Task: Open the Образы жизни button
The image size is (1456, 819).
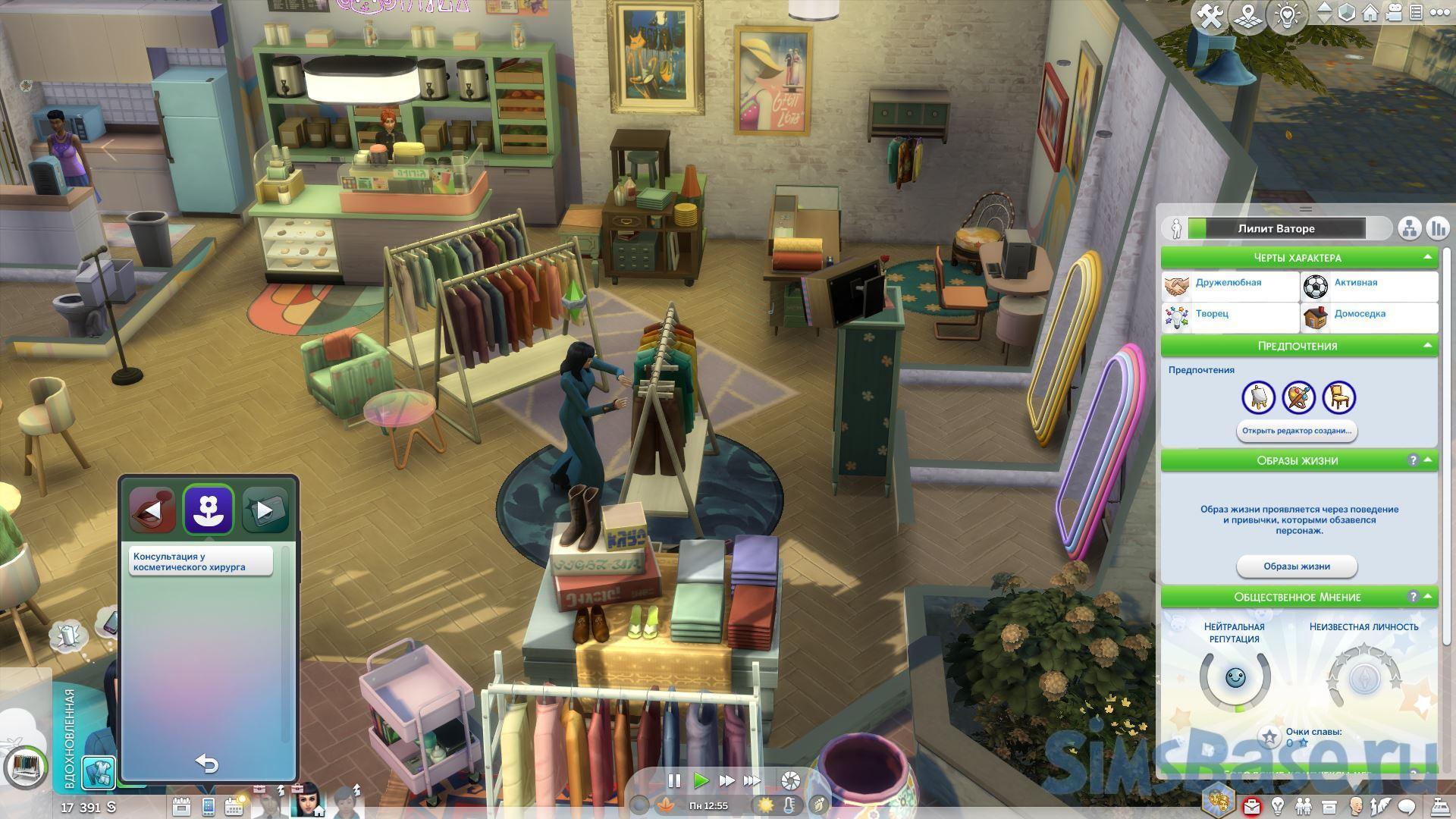Action: click(x=1296, y=566)
